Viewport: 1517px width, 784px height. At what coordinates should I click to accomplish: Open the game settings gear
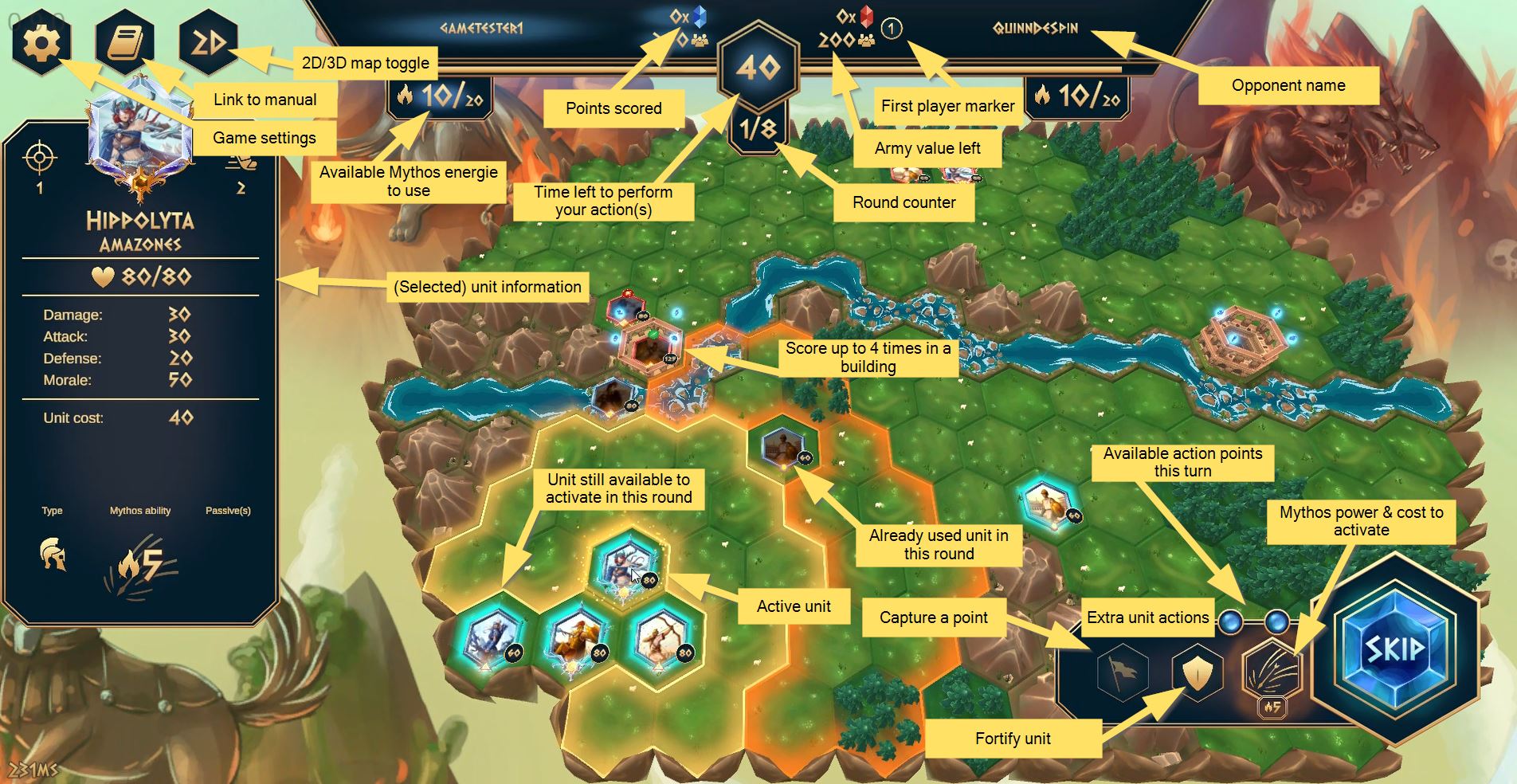coord(41,41)
